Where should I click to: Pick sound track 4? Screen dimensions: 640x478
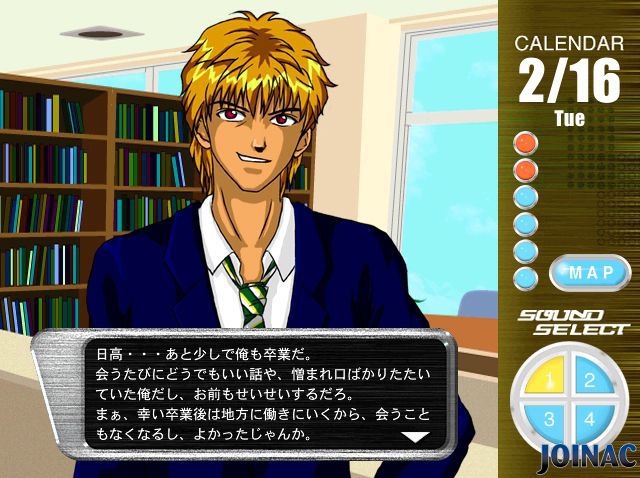pyautogui.click(x=590, y=419)
